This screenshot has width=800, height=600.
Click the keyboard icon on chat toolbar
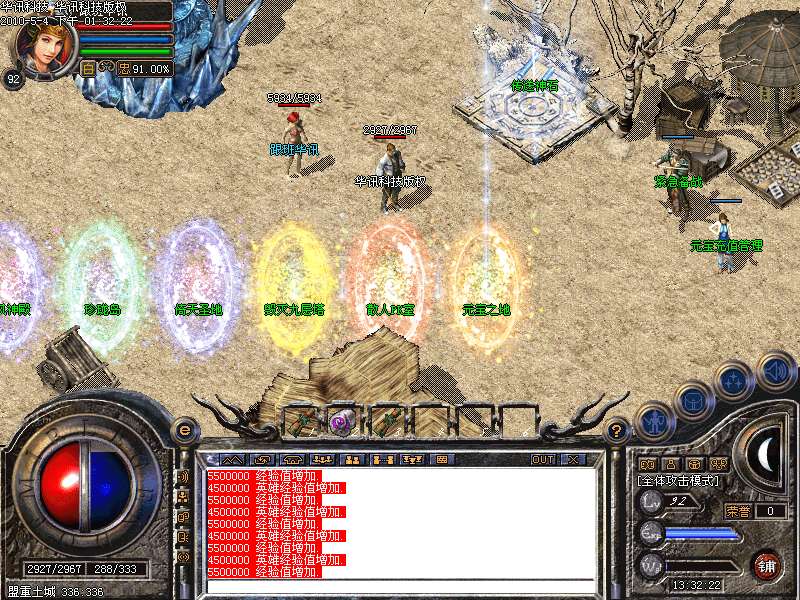click(441, 459)
